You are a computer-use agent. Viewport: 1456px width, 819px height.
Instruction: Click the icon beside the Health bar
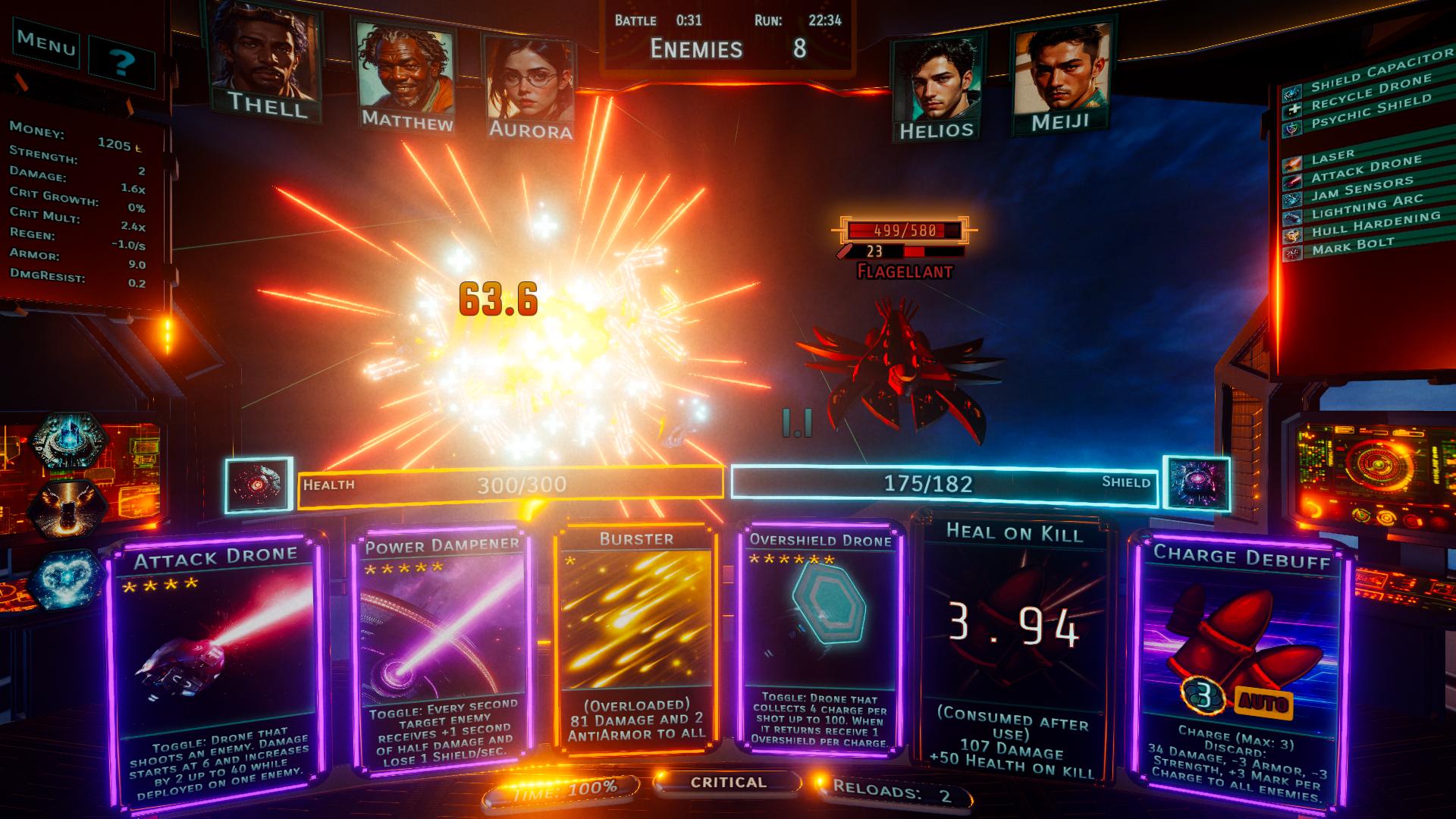pyautogui.click(x=259, y=485)
